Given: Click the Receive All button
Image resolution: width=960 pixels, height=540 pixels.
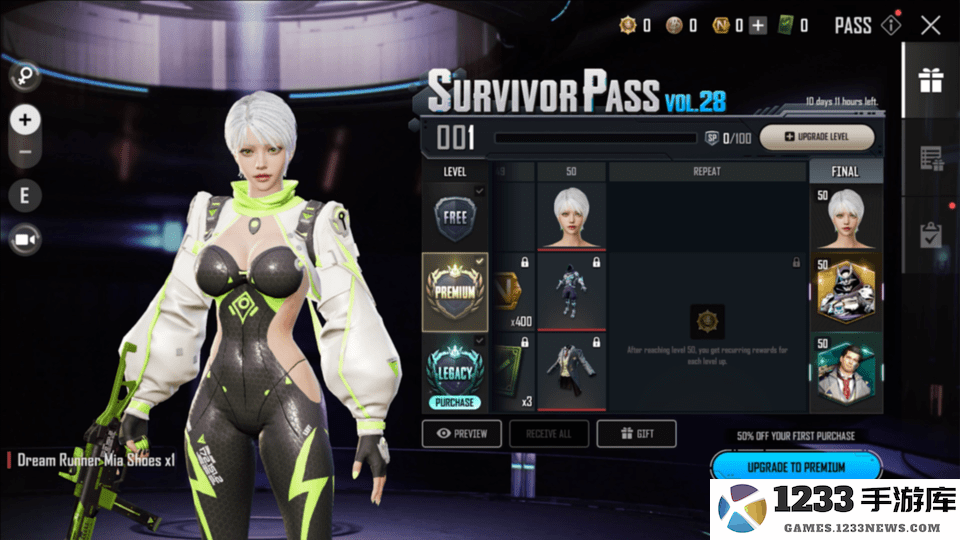Looking at the screenshot, I should point(548,434).
